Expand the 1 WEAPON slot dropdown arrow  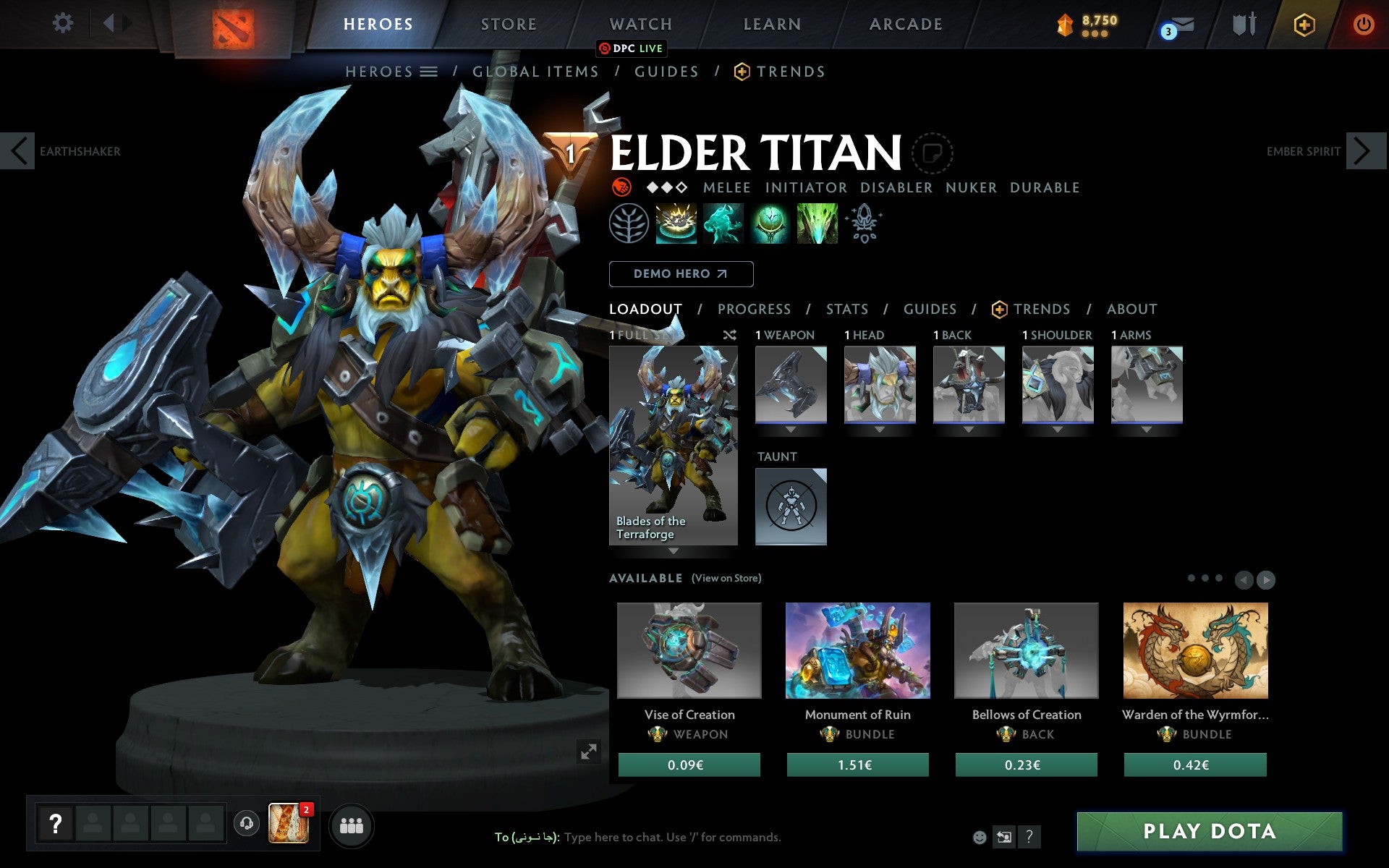(791, 428)
